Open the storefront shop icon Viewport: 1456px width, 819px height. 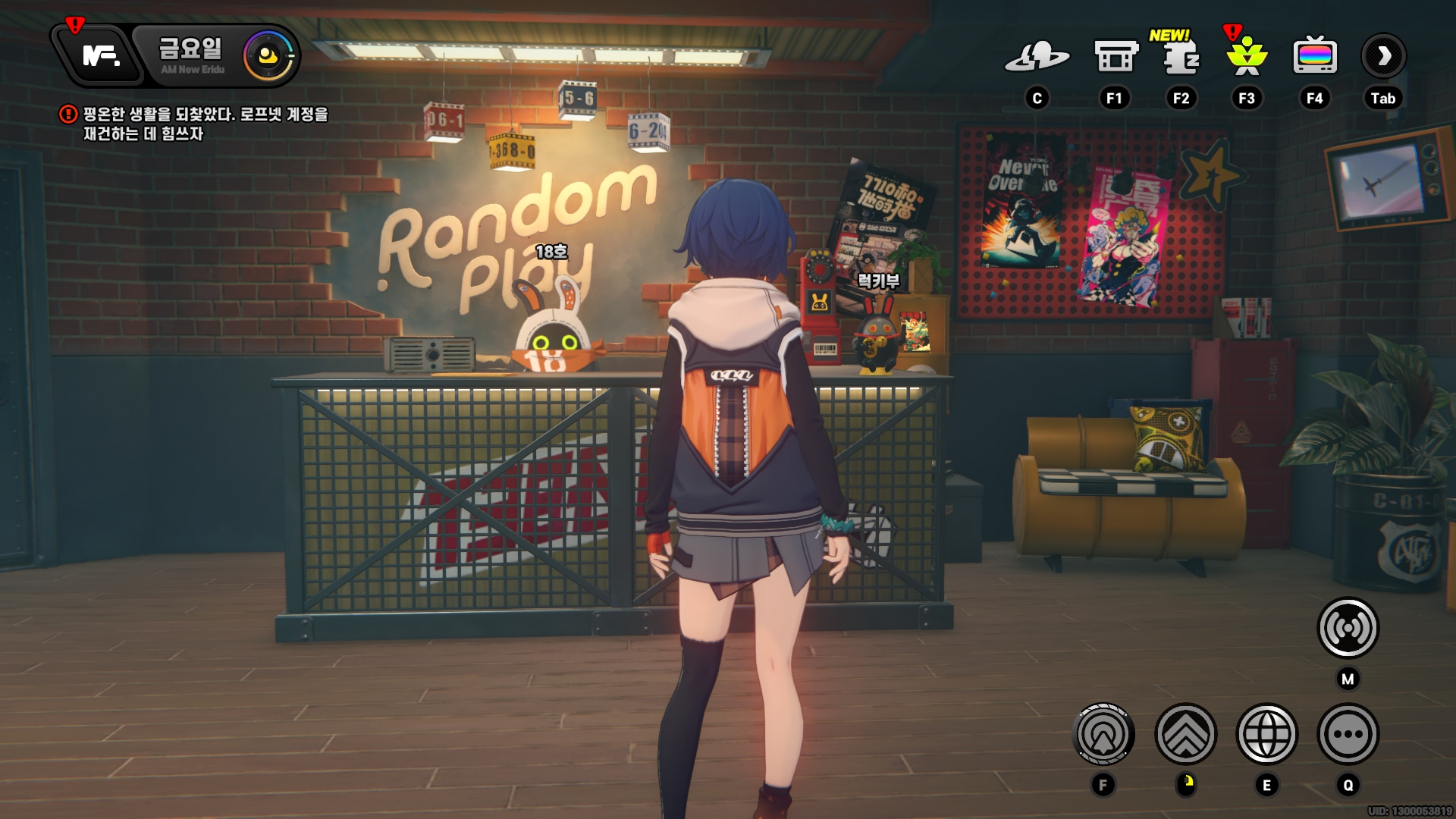1116,57
